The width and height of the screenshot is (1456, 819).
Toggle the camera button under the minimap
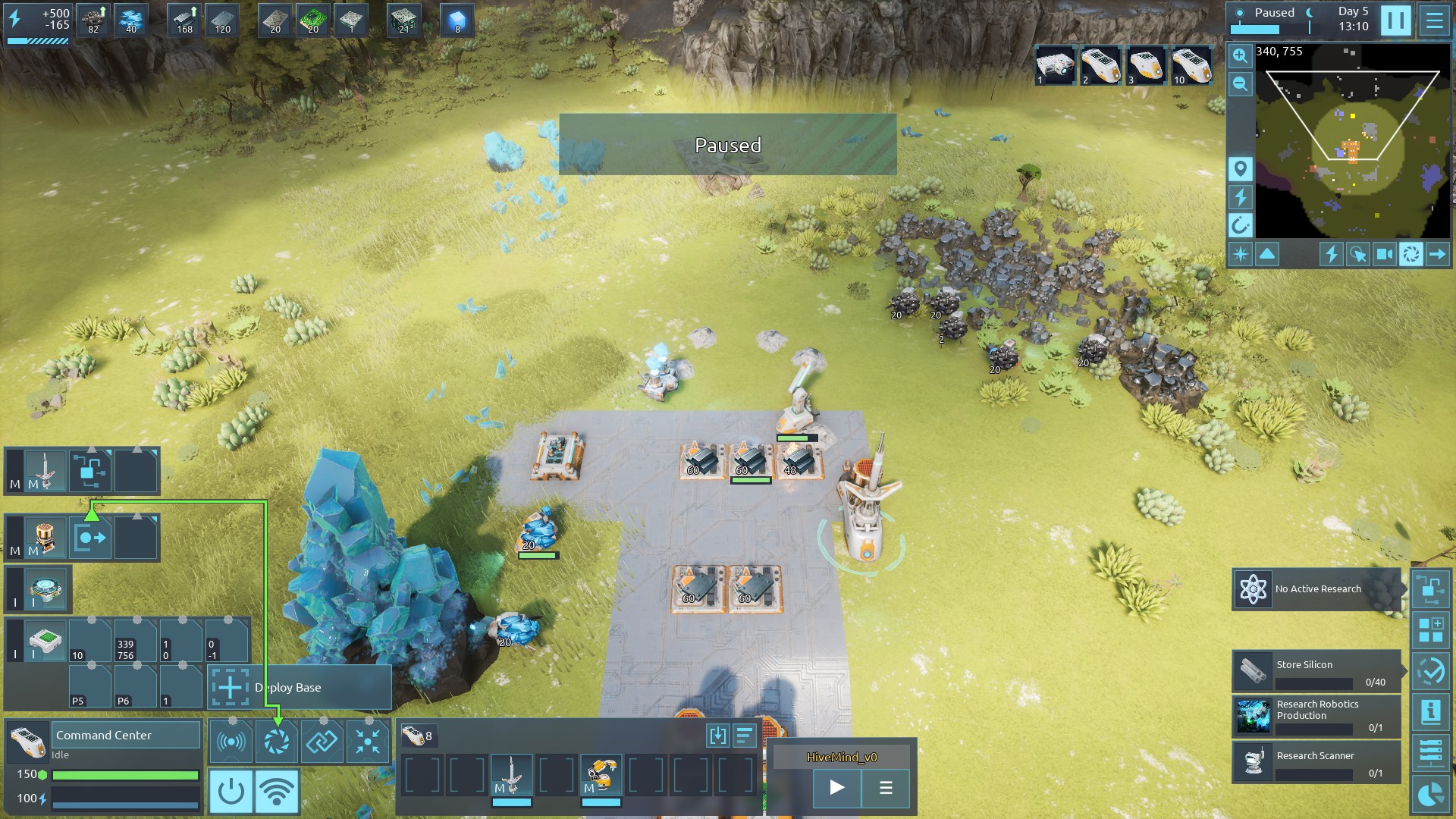pyautogui.click(x=1384, y=254)
